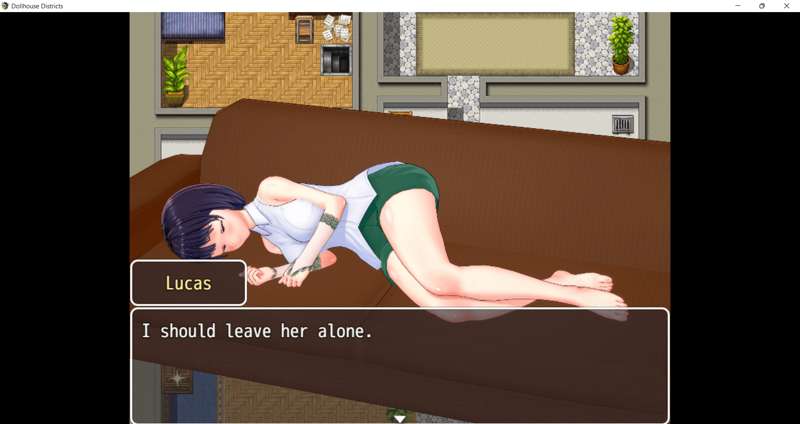Minimize the game window

pos(738,6)
